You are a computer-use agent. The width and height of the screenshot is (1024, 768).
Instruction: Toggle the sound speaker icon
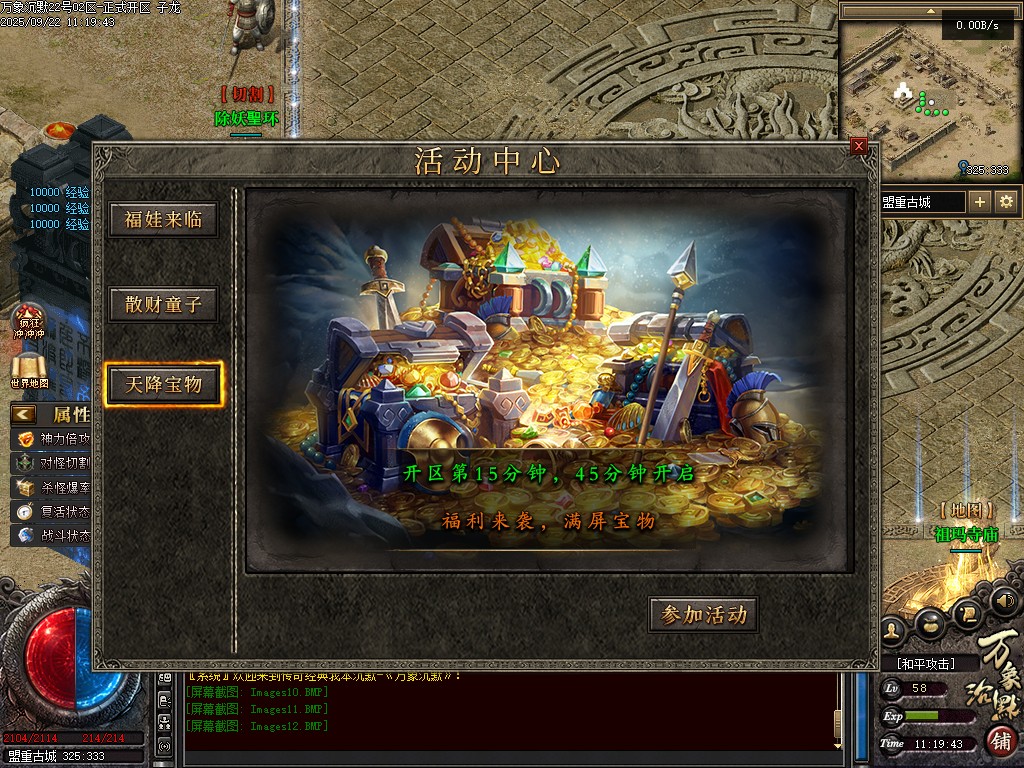coord(1005,600)
